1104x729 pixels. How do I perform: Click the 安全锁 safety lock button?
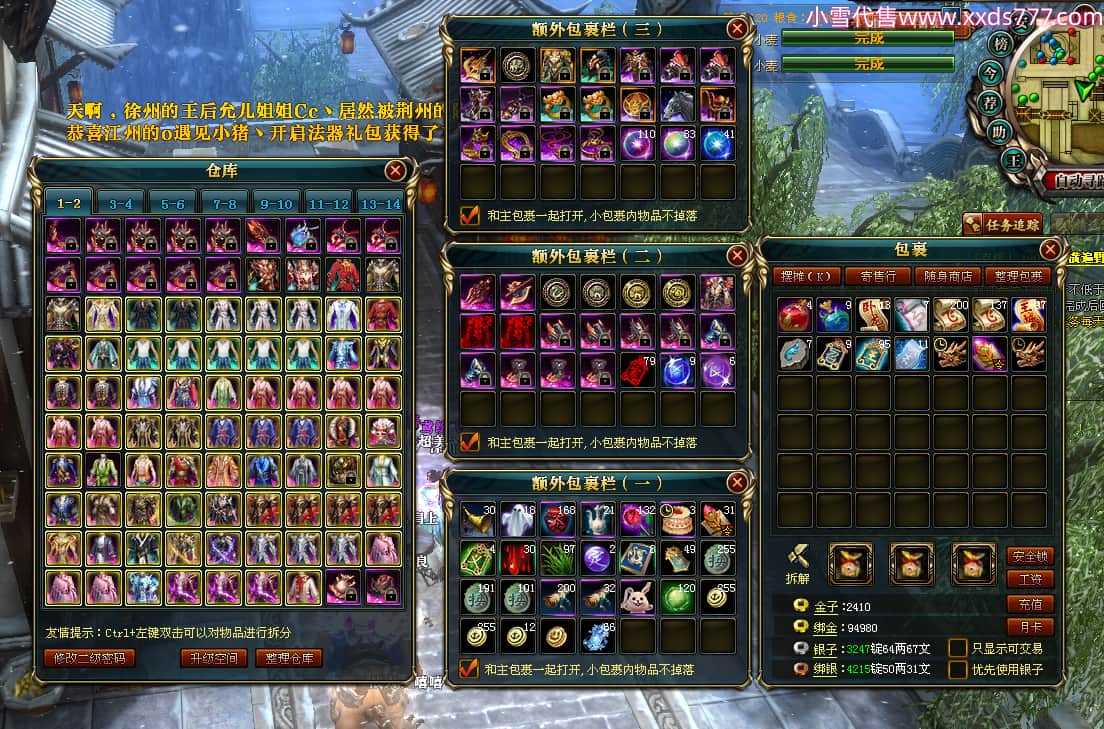coord(1030,557)
